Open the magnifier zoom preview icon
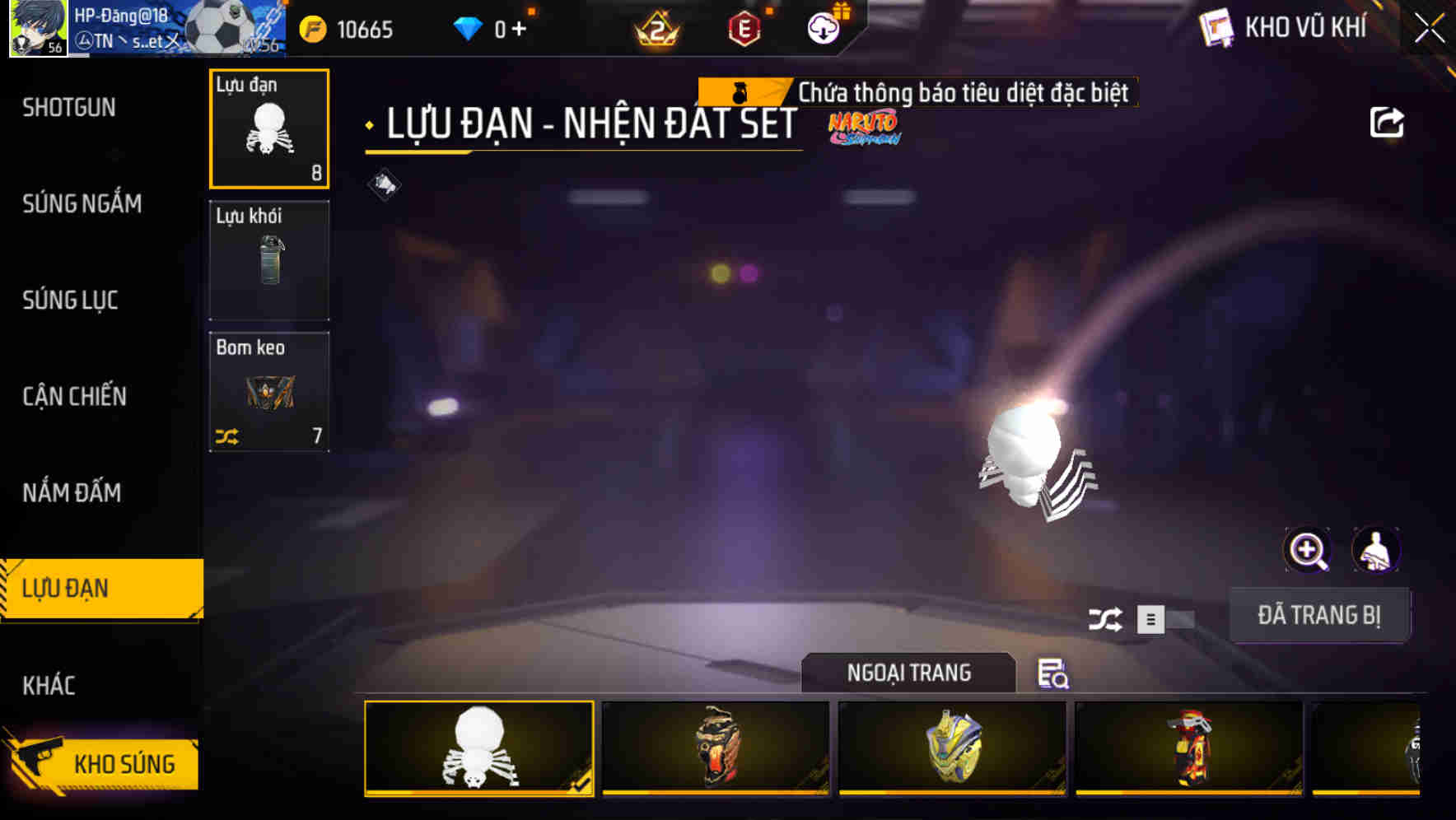1456x820 pixels. point(1308,550)
